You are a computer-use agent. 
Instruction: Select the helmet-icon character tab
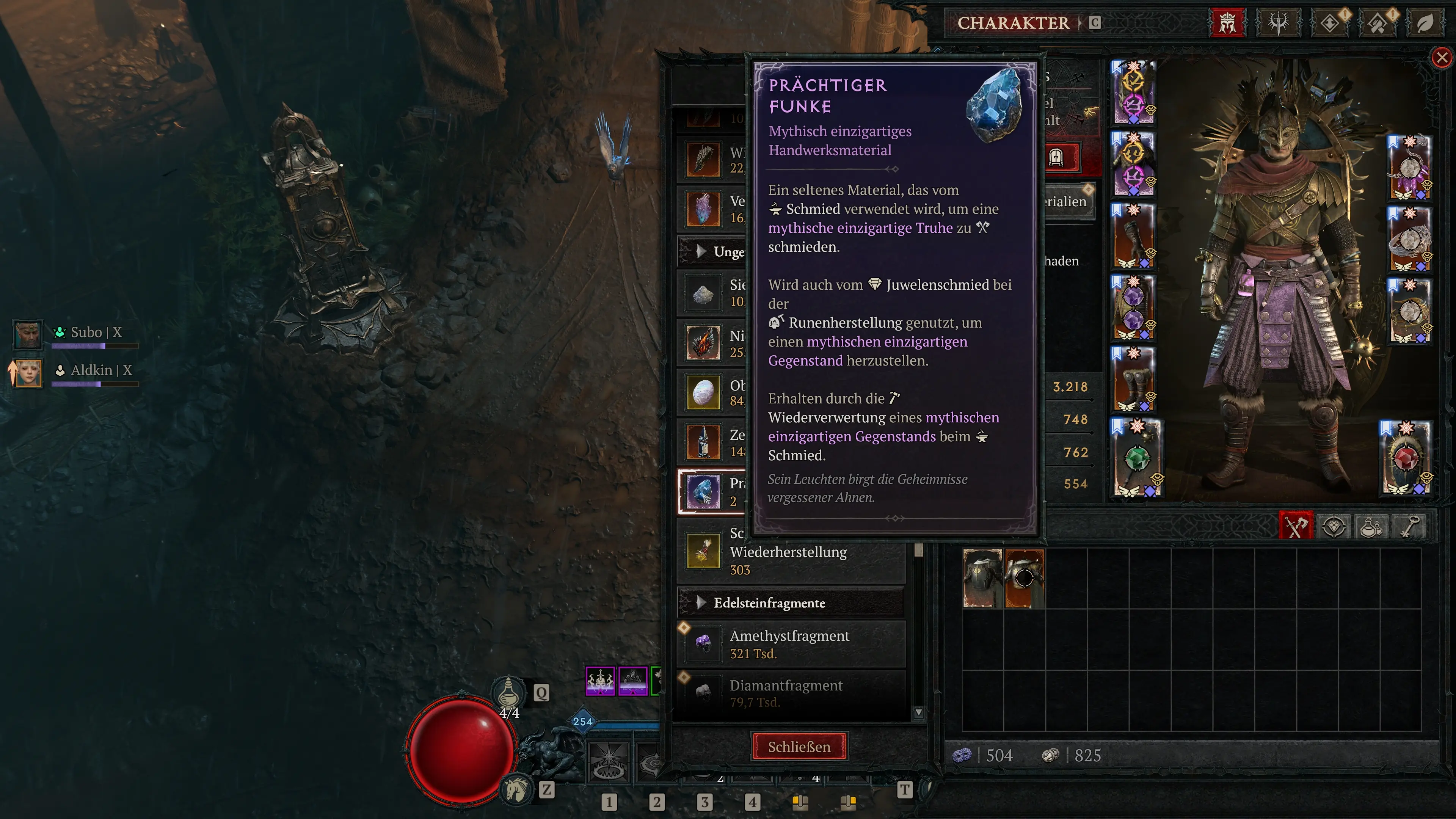tap(1227, 23)
